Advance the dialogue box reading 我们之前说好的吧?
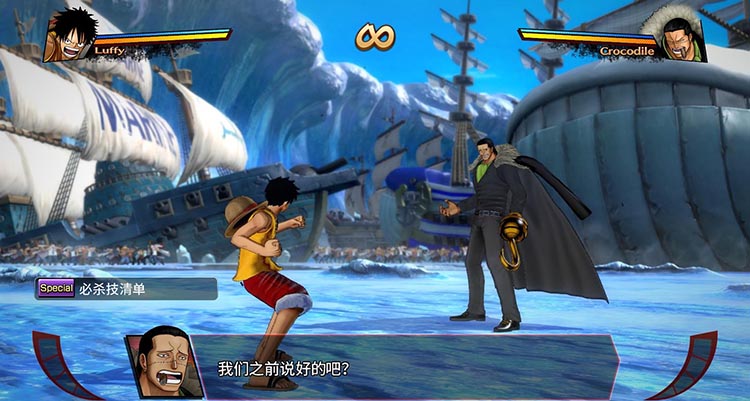This screenshot has height=401, width=750. coord(400,368)
